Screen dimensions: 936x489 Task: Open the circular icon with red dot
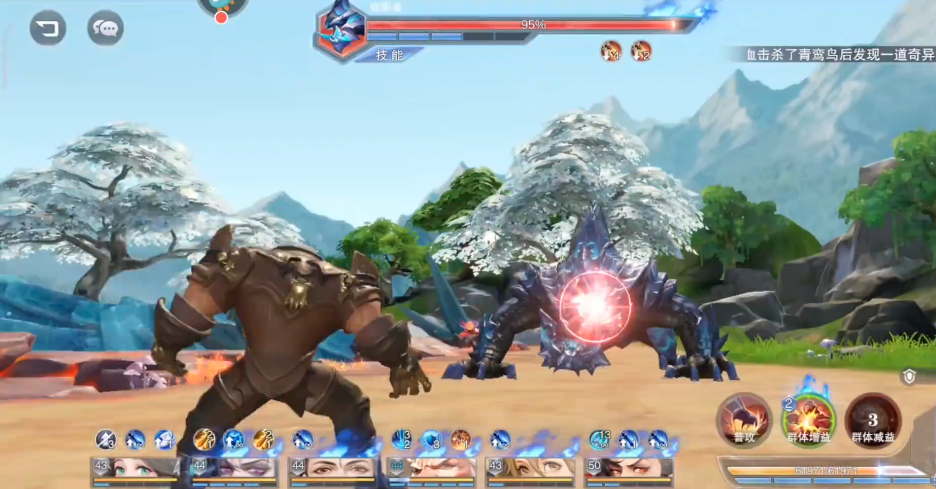point(222,8)
